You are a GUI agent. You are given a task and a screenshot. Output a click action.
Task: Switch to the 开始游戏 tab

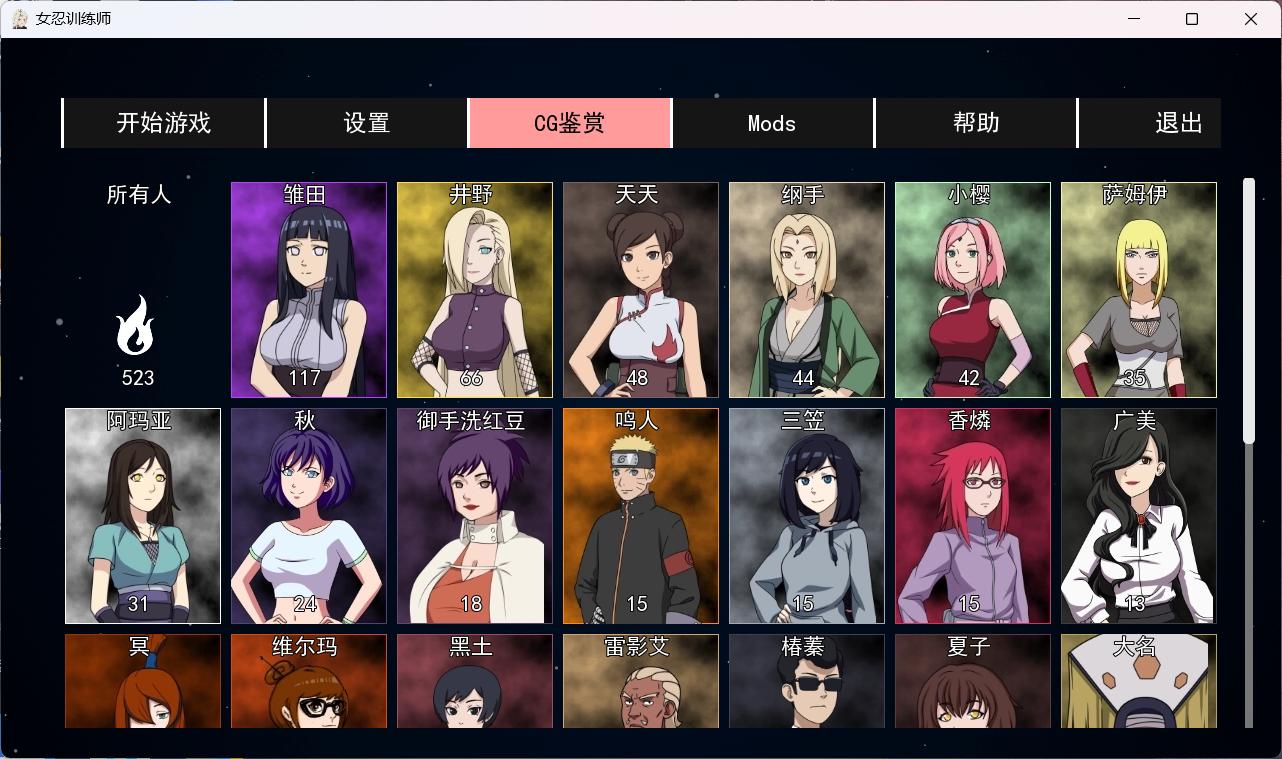pyautogui.click(x=163, y=122)
